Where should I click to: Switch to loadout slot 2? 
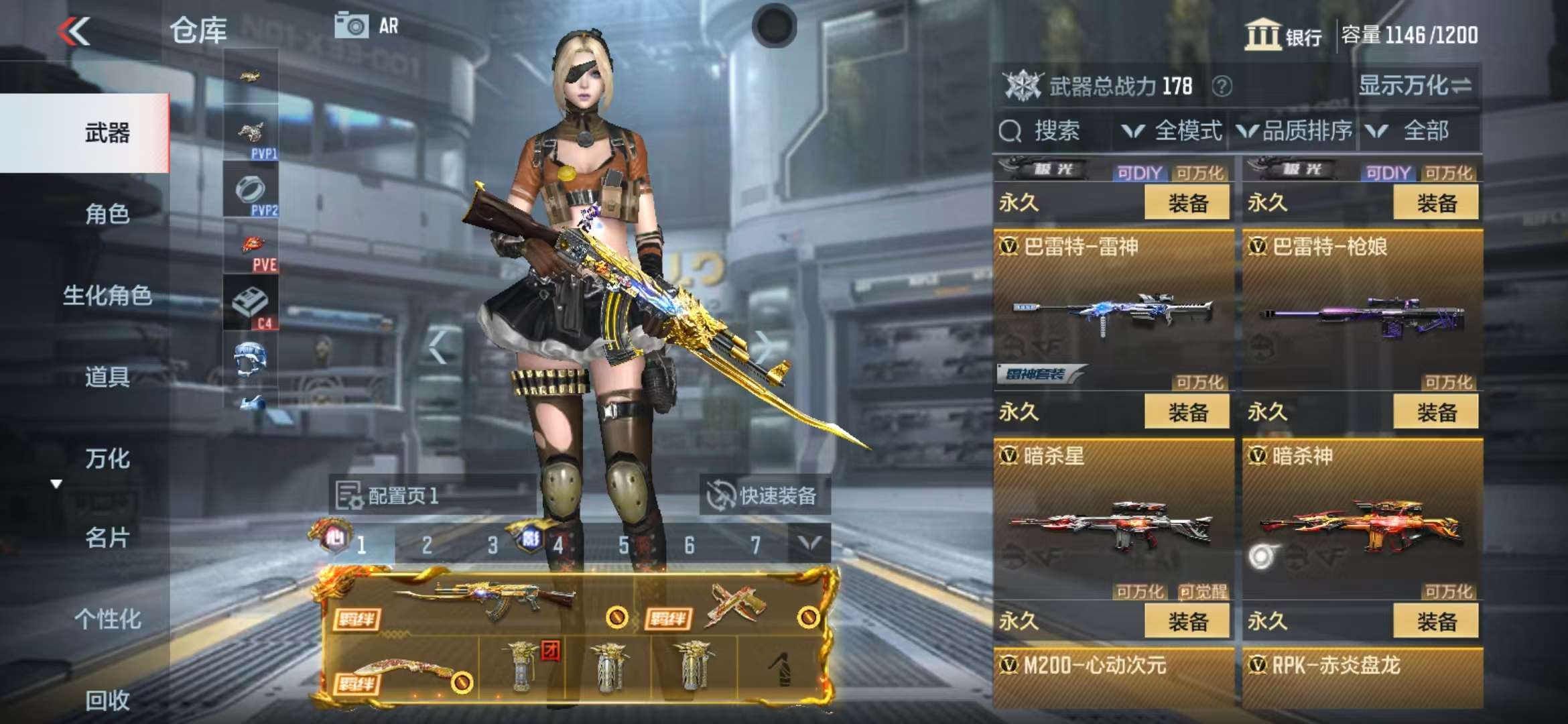(x=427, y=545)
